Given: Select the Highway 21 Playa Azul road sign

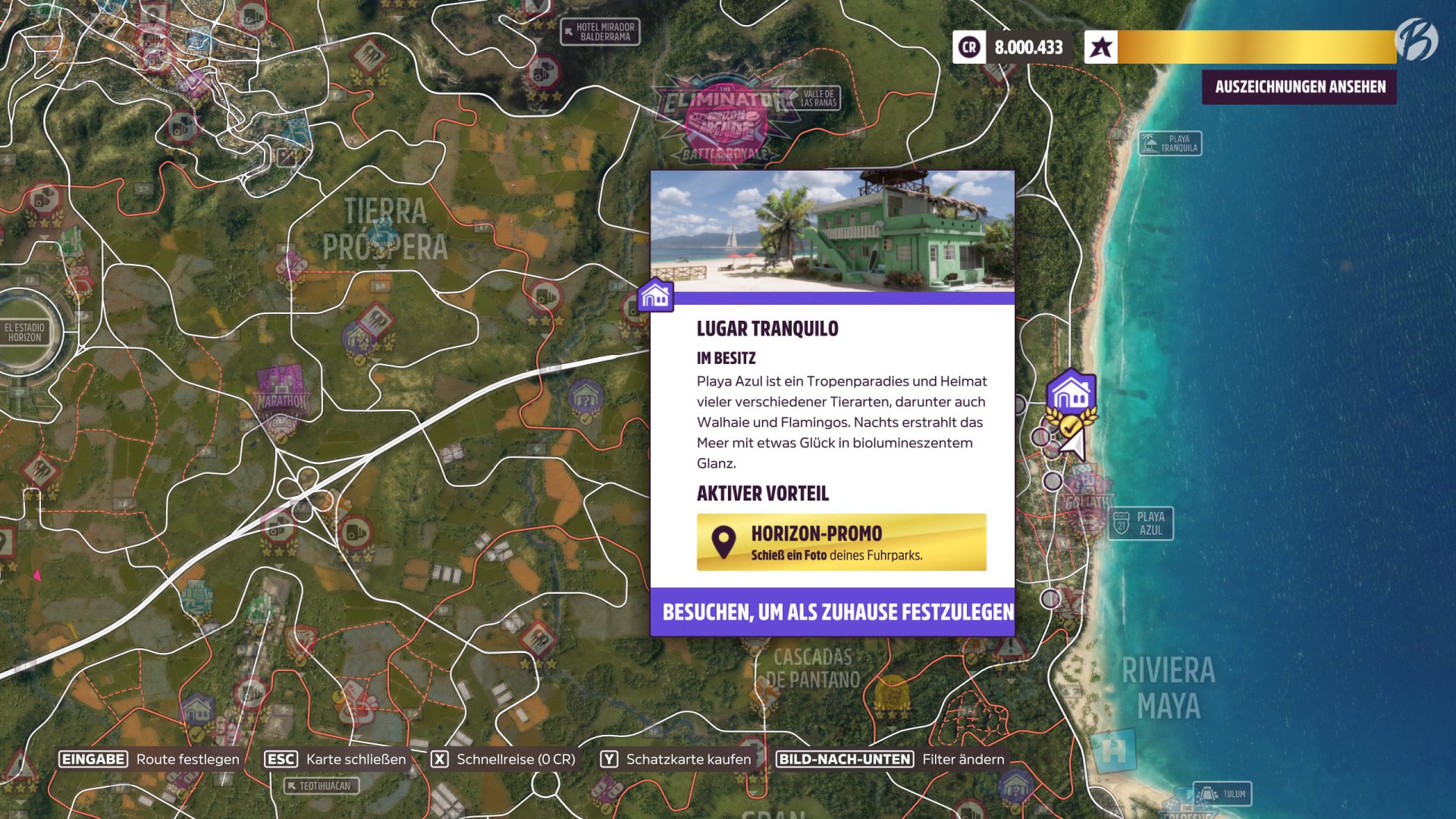Looking at the screenshot, I should click(x=1141, y=522).
